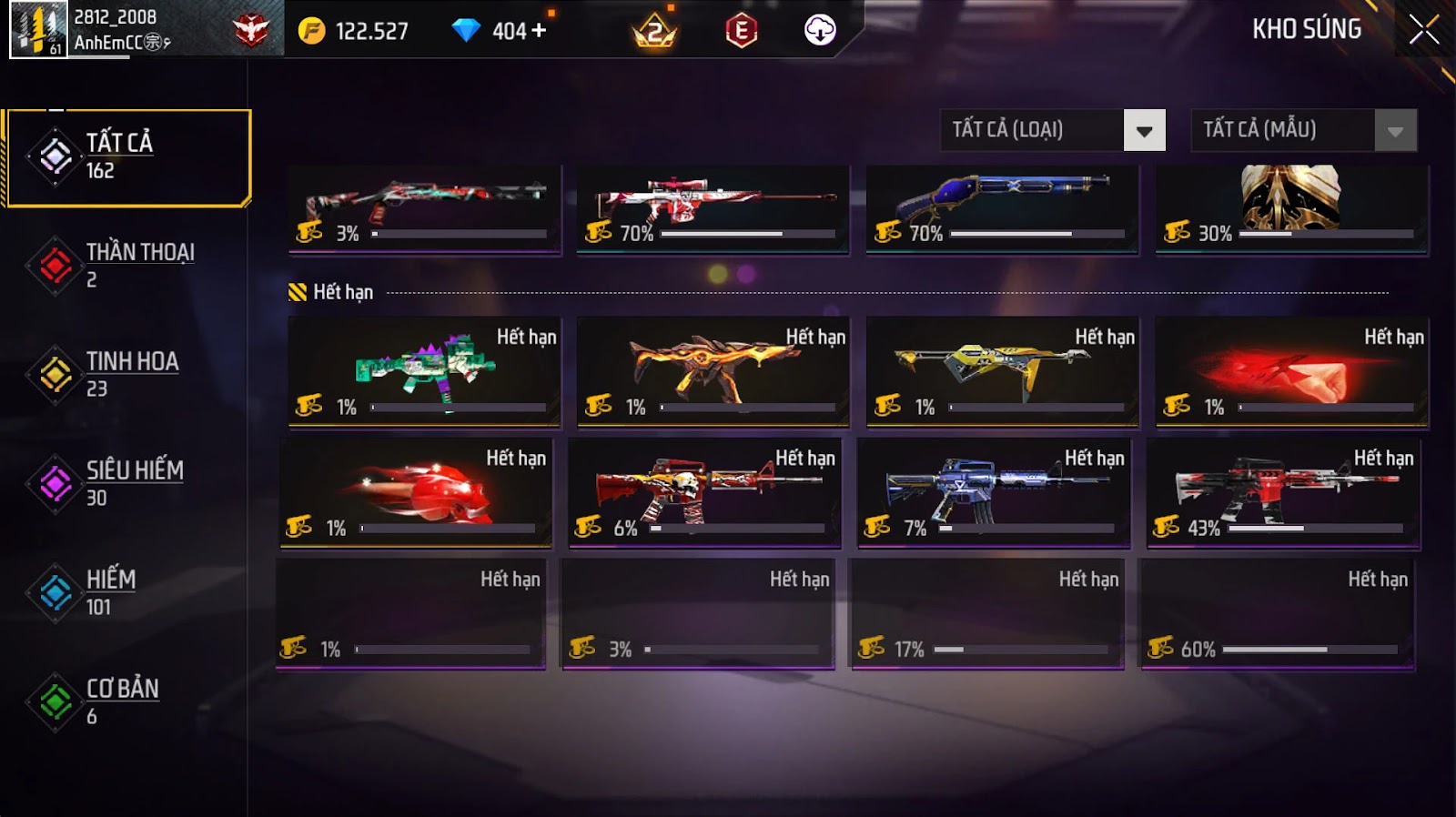Pick the expired red-black rifle at 43%
Screen dimensions: 1456x817
pos(1283,492)
